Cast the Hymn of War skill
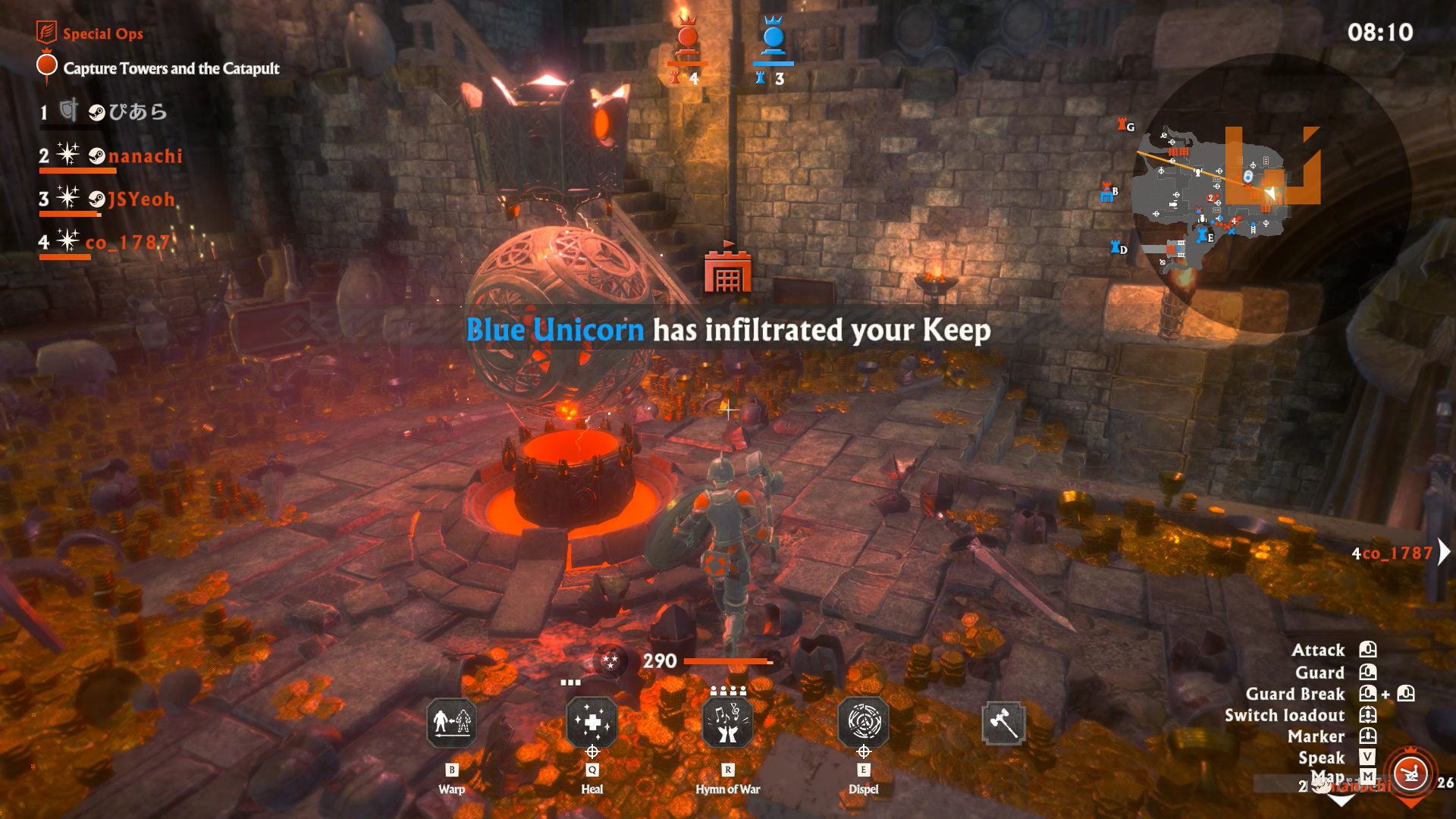This screenshot has width=1456, height=819. pos(728,723)
